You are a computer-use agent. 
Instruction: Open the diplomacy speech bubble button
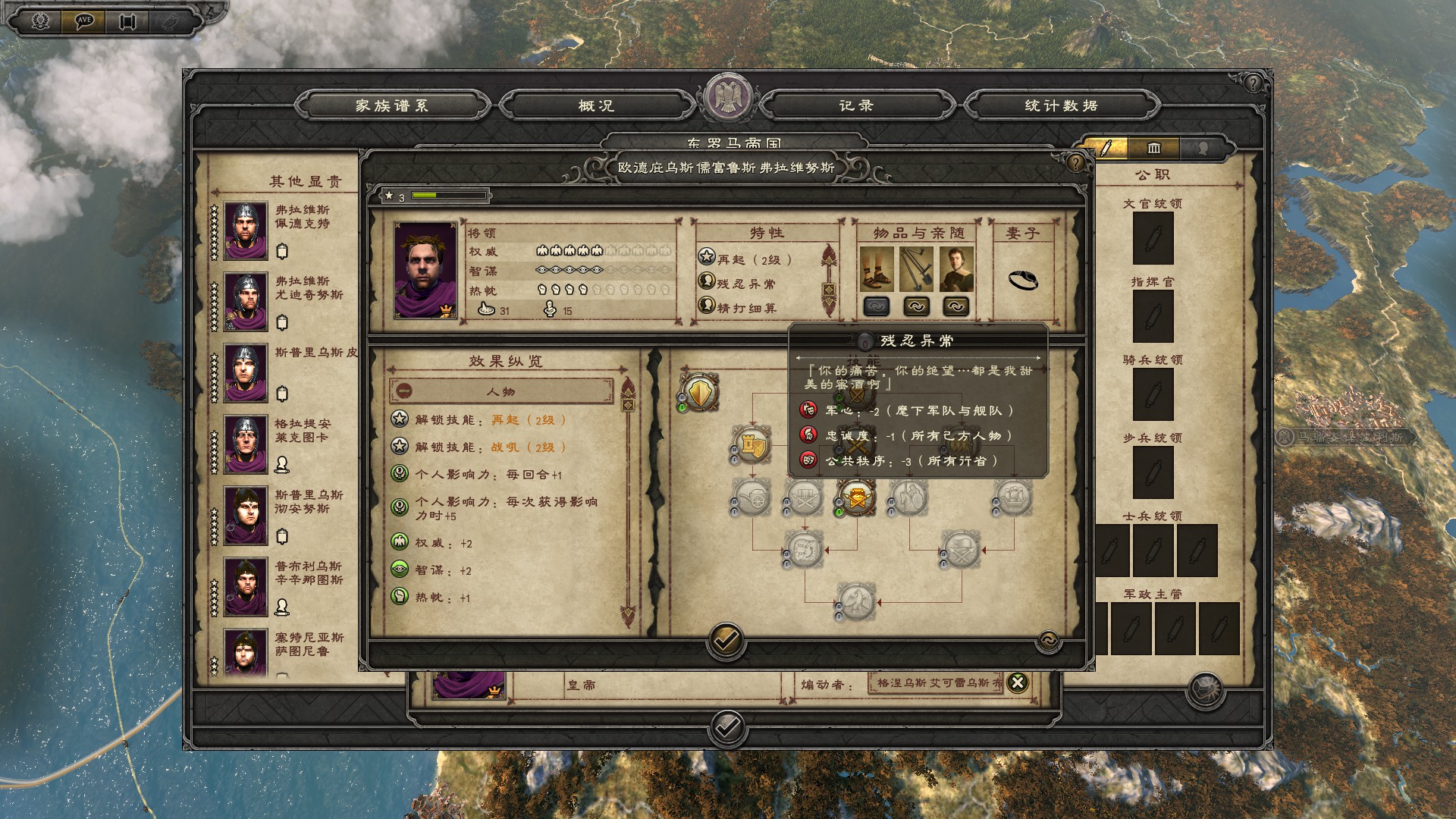pos(84,20)
